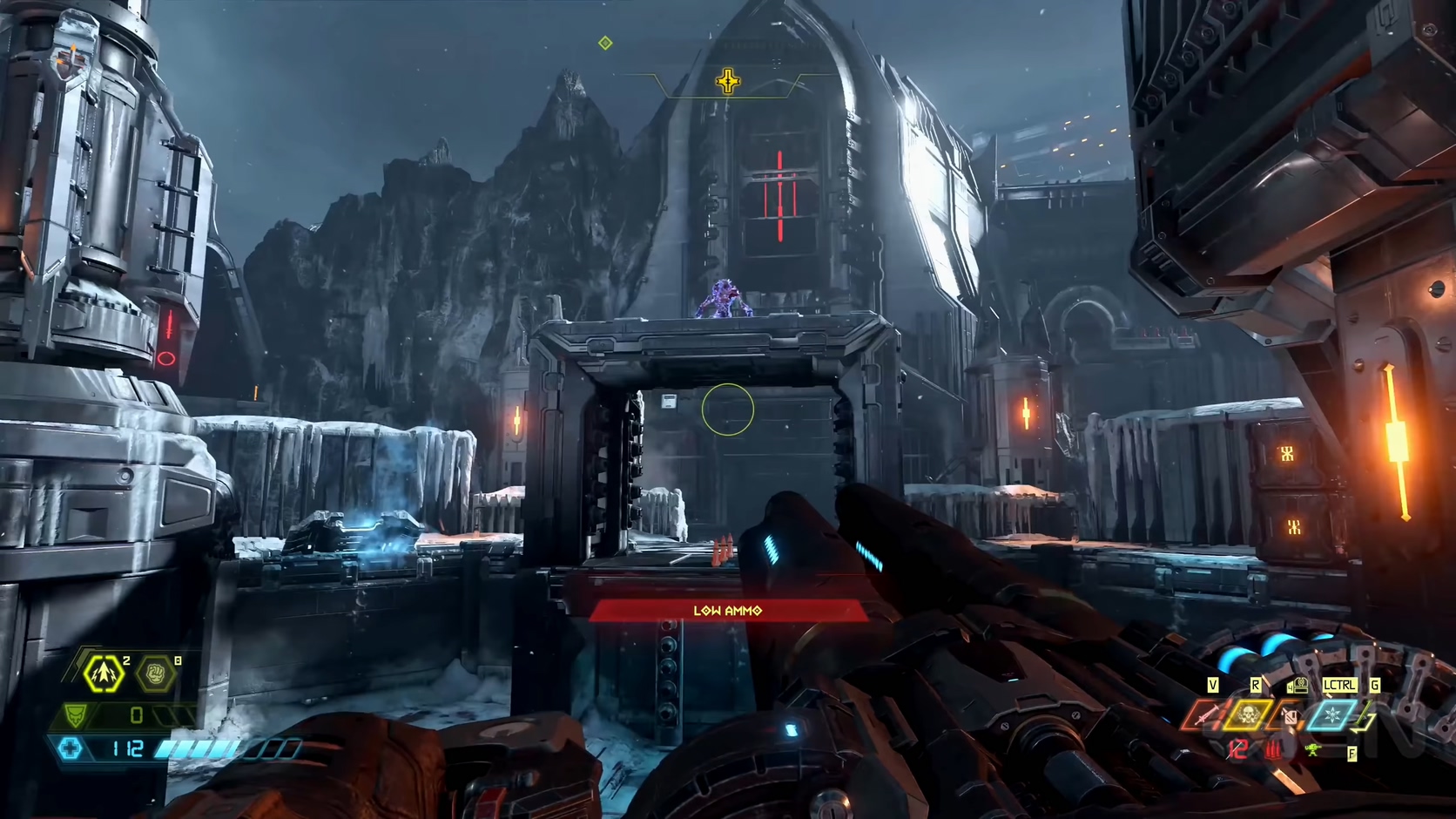1456x819 pixels.
Task: Click the green armor shield icon
Action: pos(76,715)
